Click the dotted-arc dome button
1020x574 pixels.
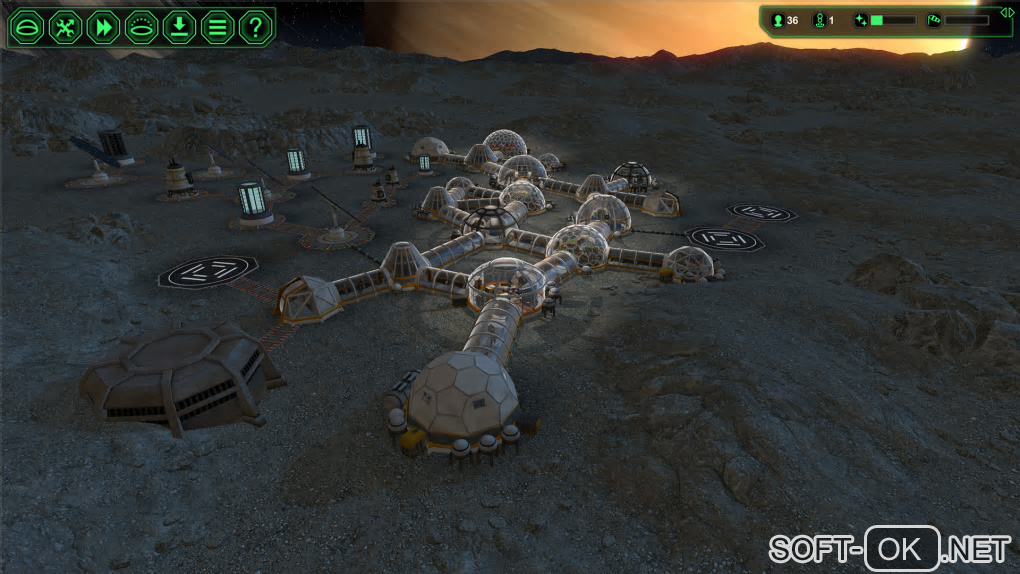point(141,26)
